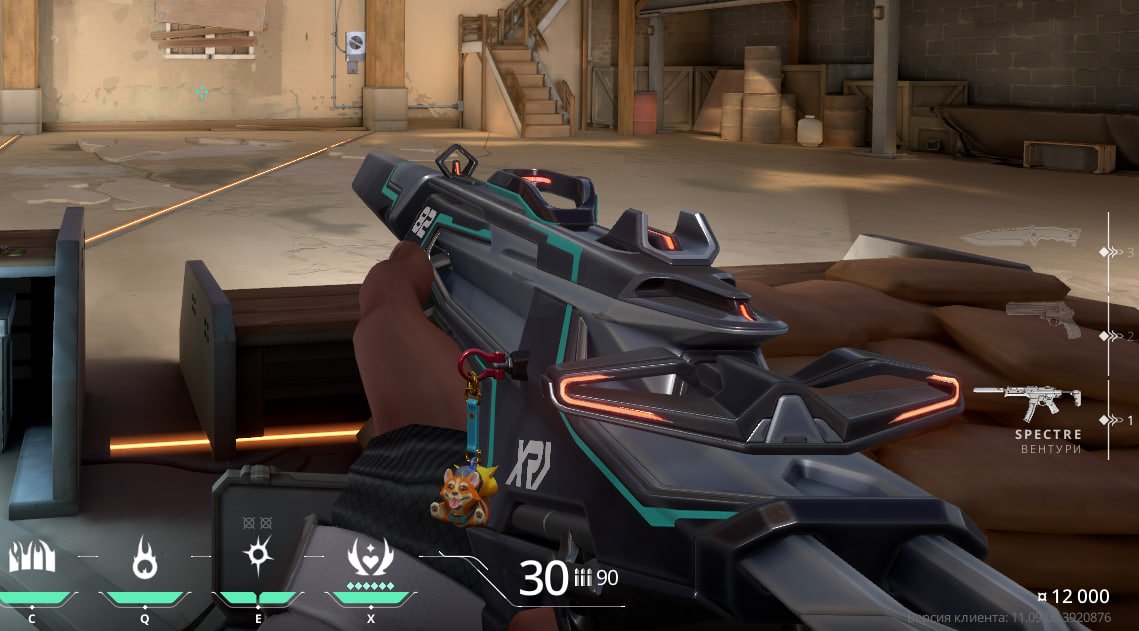This screenshot has height=631, width=1139.
Task: Equip the knife melee slot
Action: 1020,237
